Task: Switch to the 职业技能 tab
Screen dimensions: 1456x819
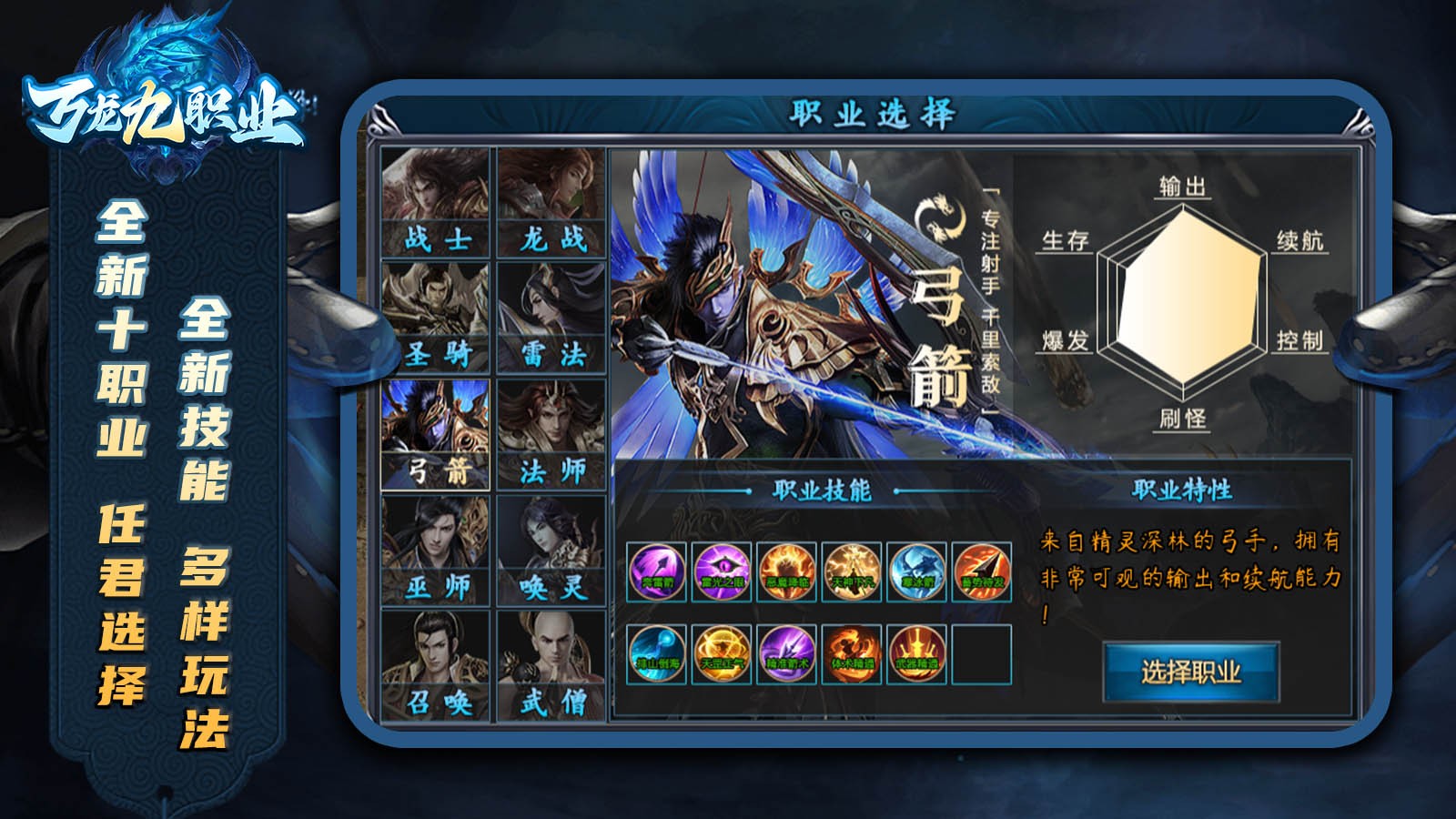Action: coord(821,489)
